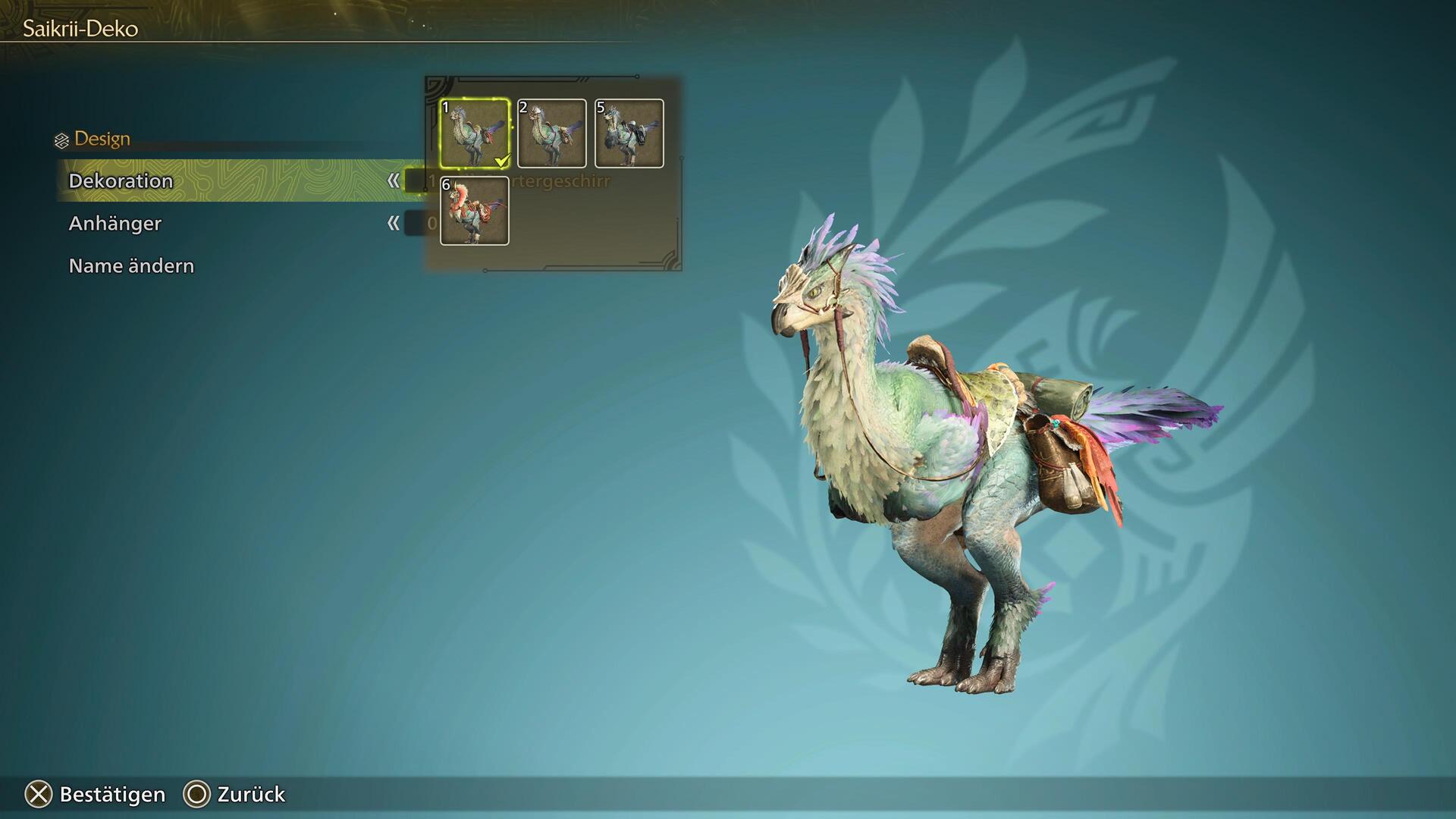The image size is (1456, 819).
Task: Choose decoration thumbnail number 5
Action: (629, 133)
